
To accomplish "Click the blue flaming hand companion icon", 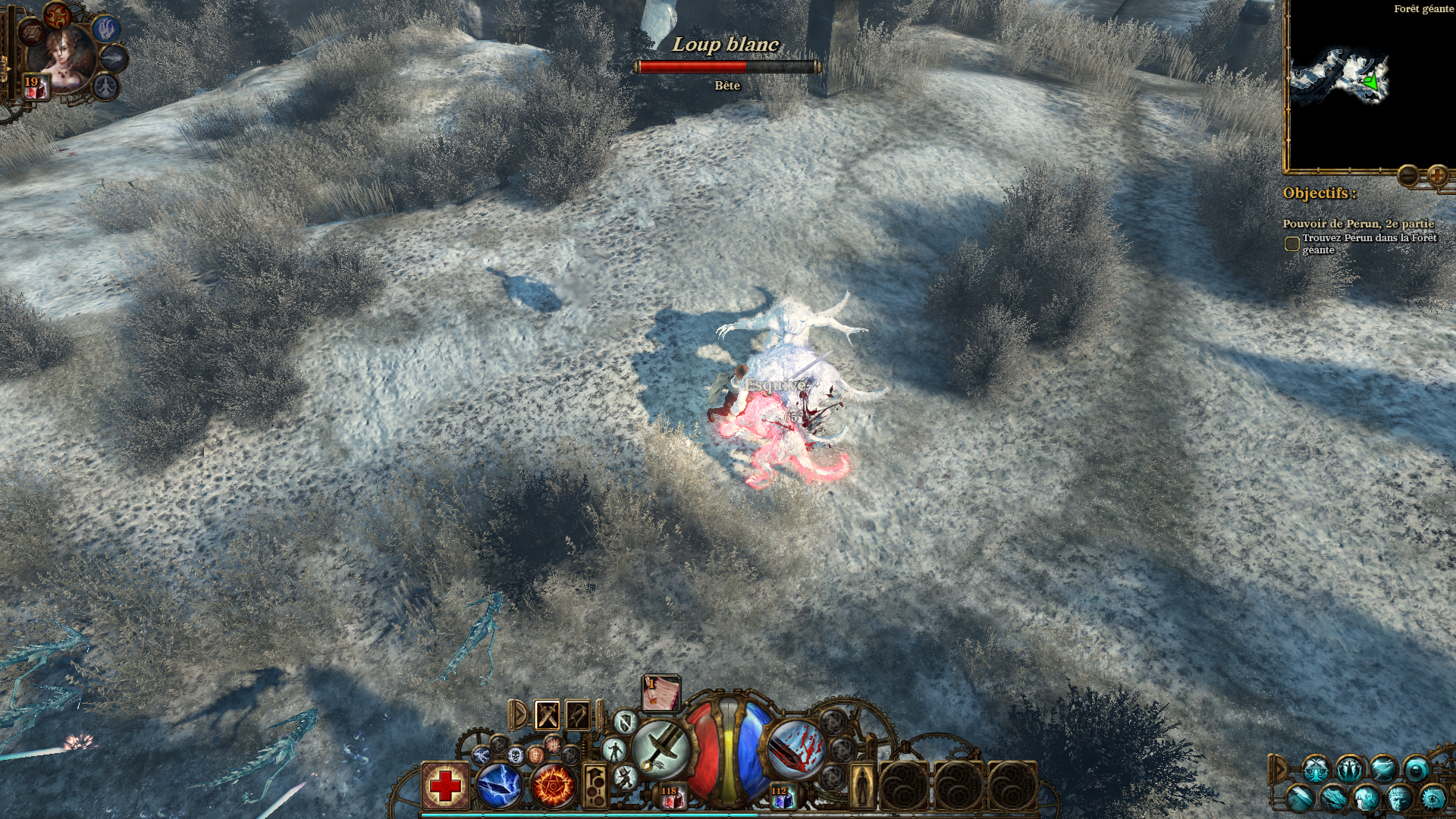I will [107, 29].
